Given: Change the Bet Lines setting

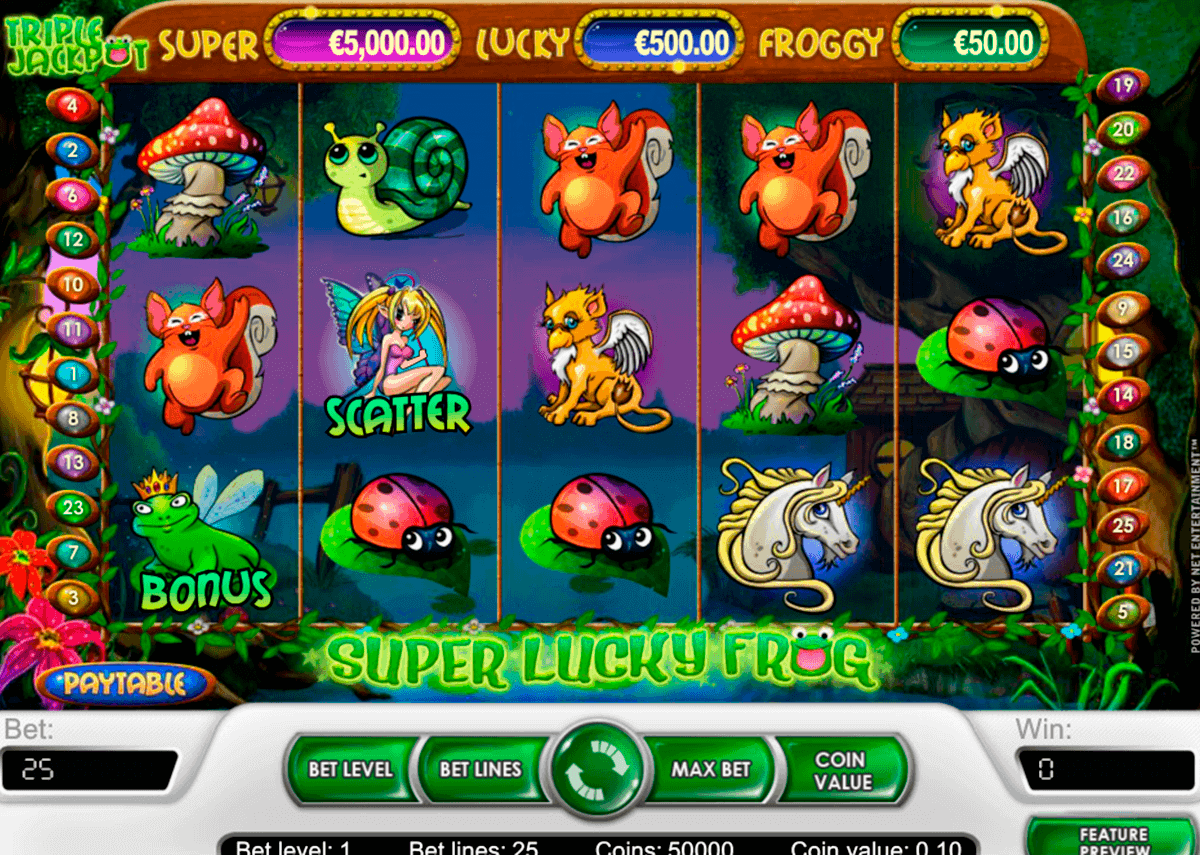Looking at the screenshot, I should (x=481, y=770).
